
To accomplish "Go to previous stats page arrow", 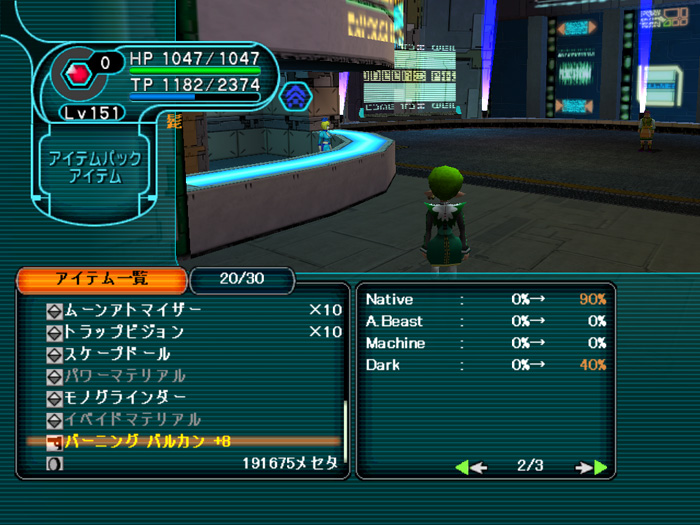I will click(x=470, y=467).
